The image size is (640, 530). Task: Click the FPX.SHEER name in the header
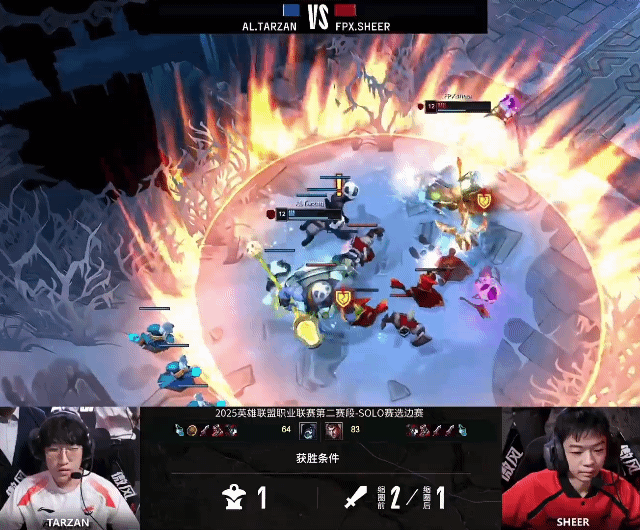coord(364,26)
